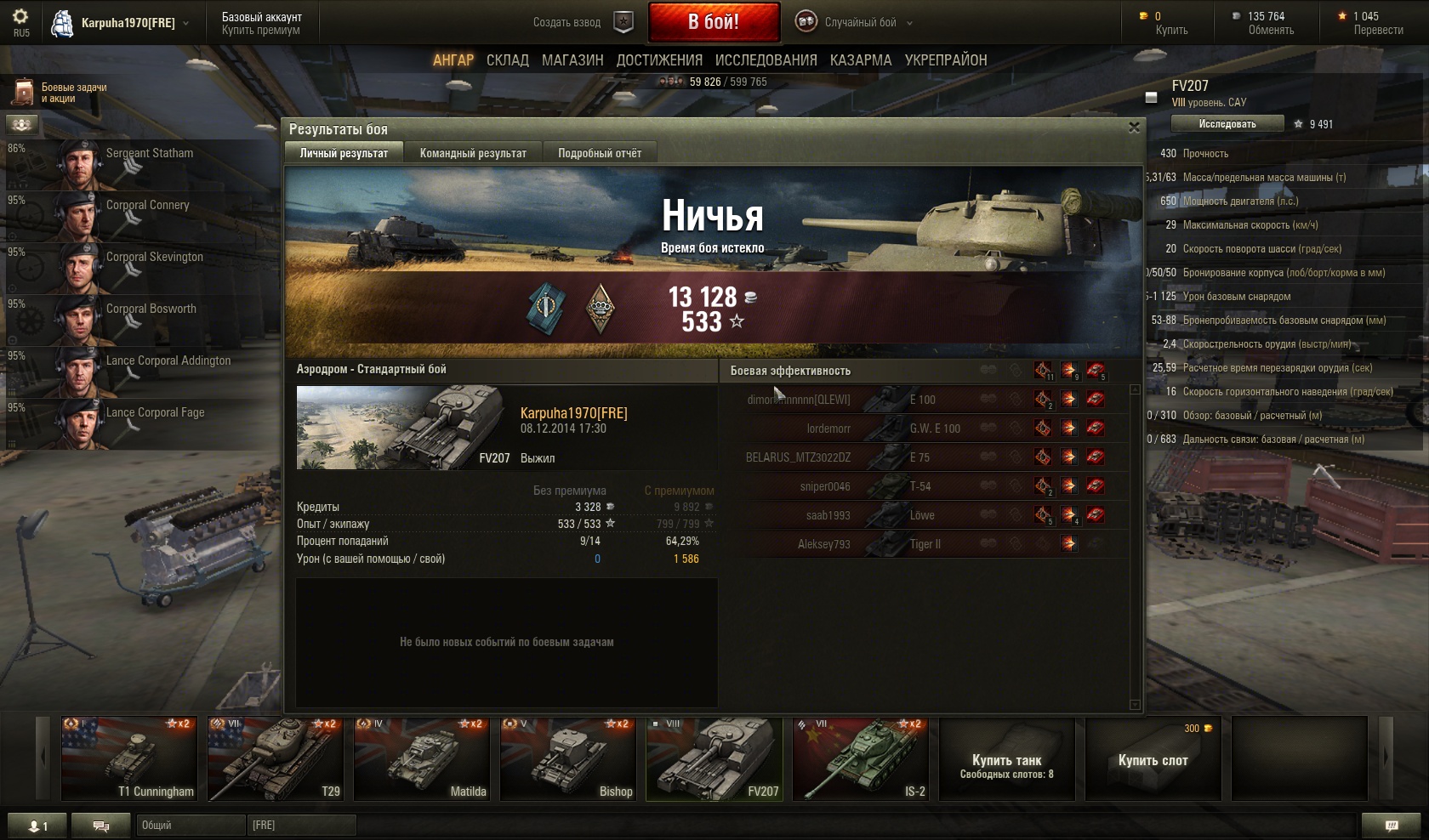
Task: Show the ИССЛЕДОВАНИЯ tech tree
Action: pyautogui.click(x=766, y=60)
